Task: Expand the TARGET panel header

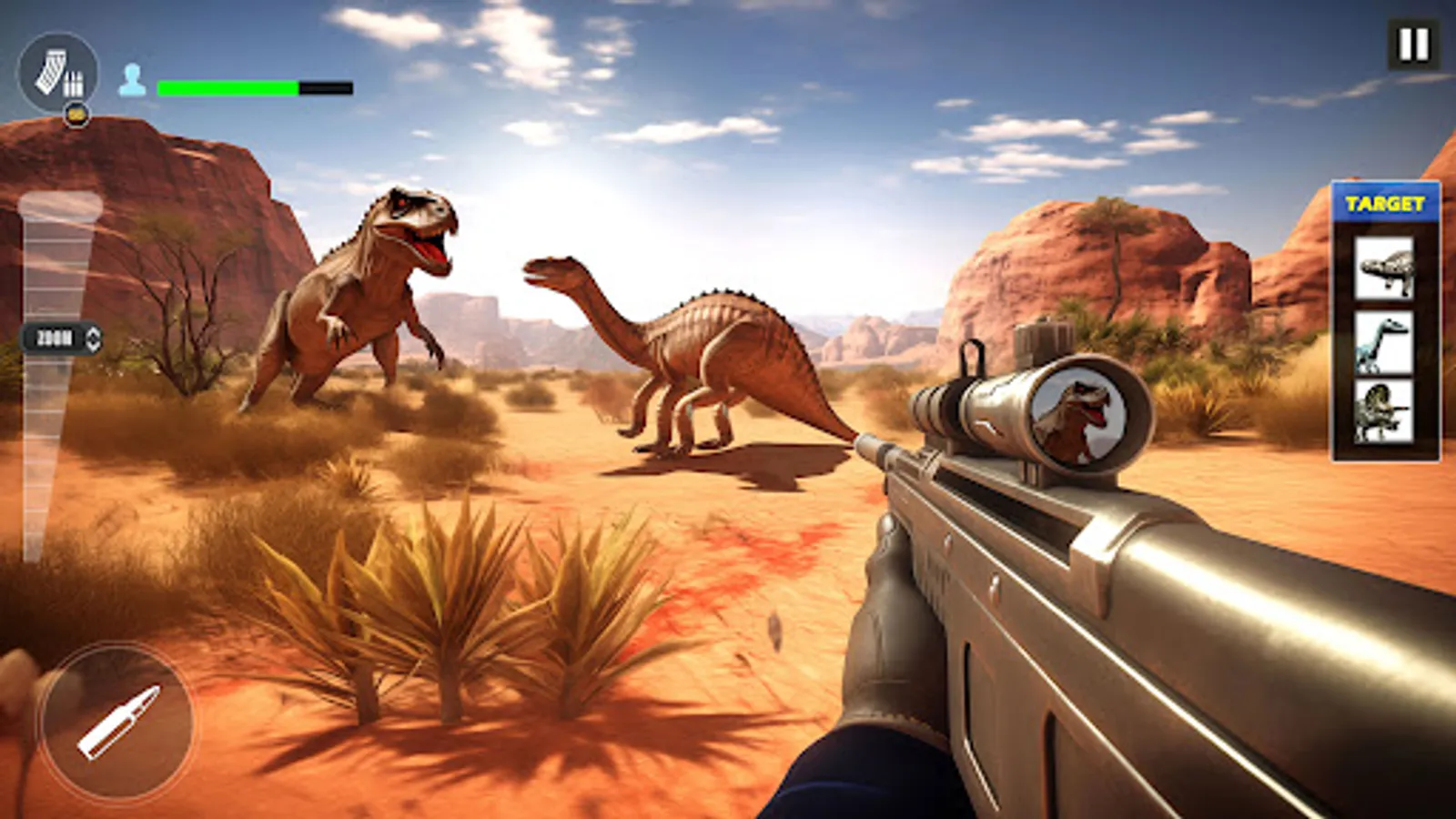Action: 1384,202
